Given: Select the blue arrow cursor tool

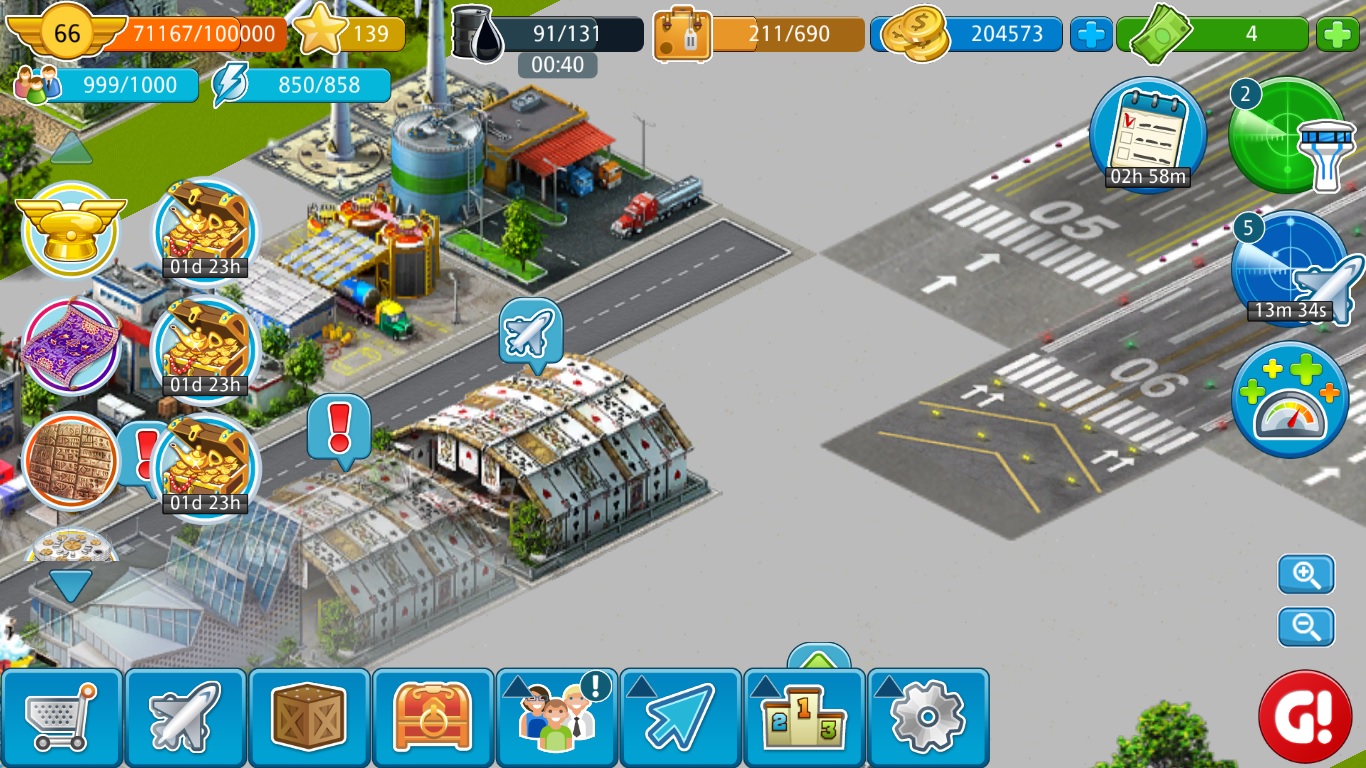Looking at the screenshot, I should (681, 716).
